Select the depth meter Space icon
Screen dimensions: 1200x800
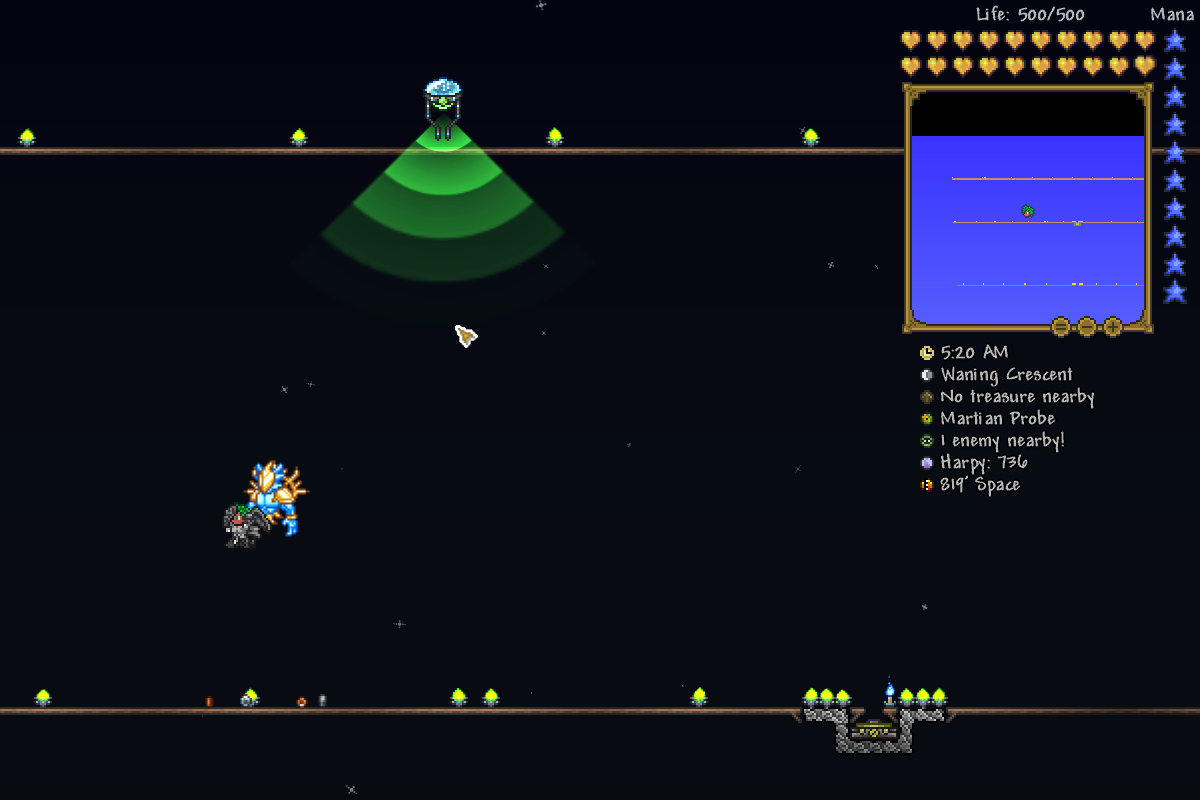[927, 485]
